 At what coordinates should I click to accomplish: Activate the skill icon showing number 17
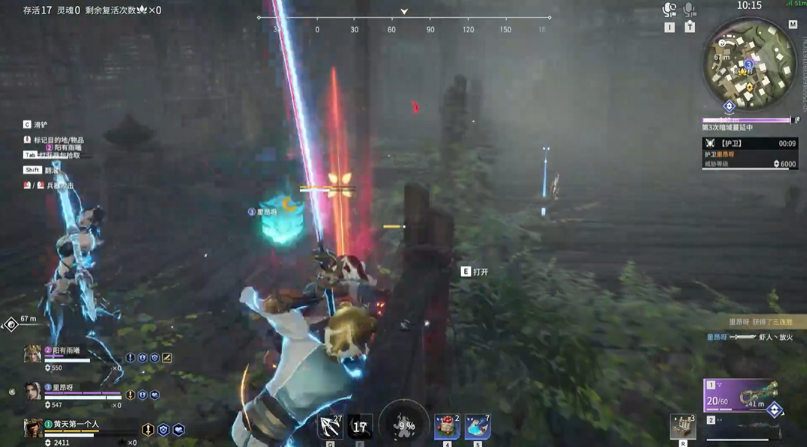(360, 427)
